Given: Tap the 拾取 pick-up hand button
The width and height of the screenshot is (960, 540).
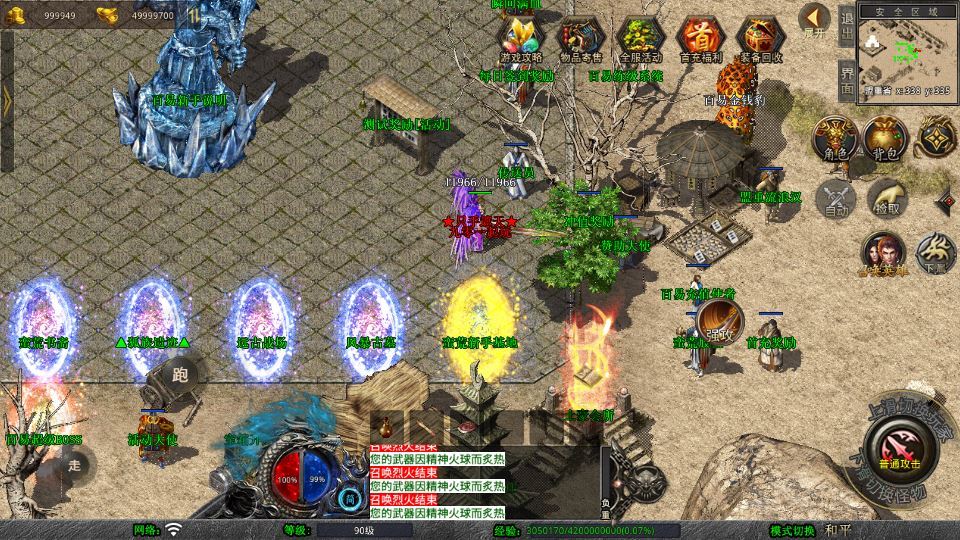Looking at the screenshot, I should click(886, 197).
